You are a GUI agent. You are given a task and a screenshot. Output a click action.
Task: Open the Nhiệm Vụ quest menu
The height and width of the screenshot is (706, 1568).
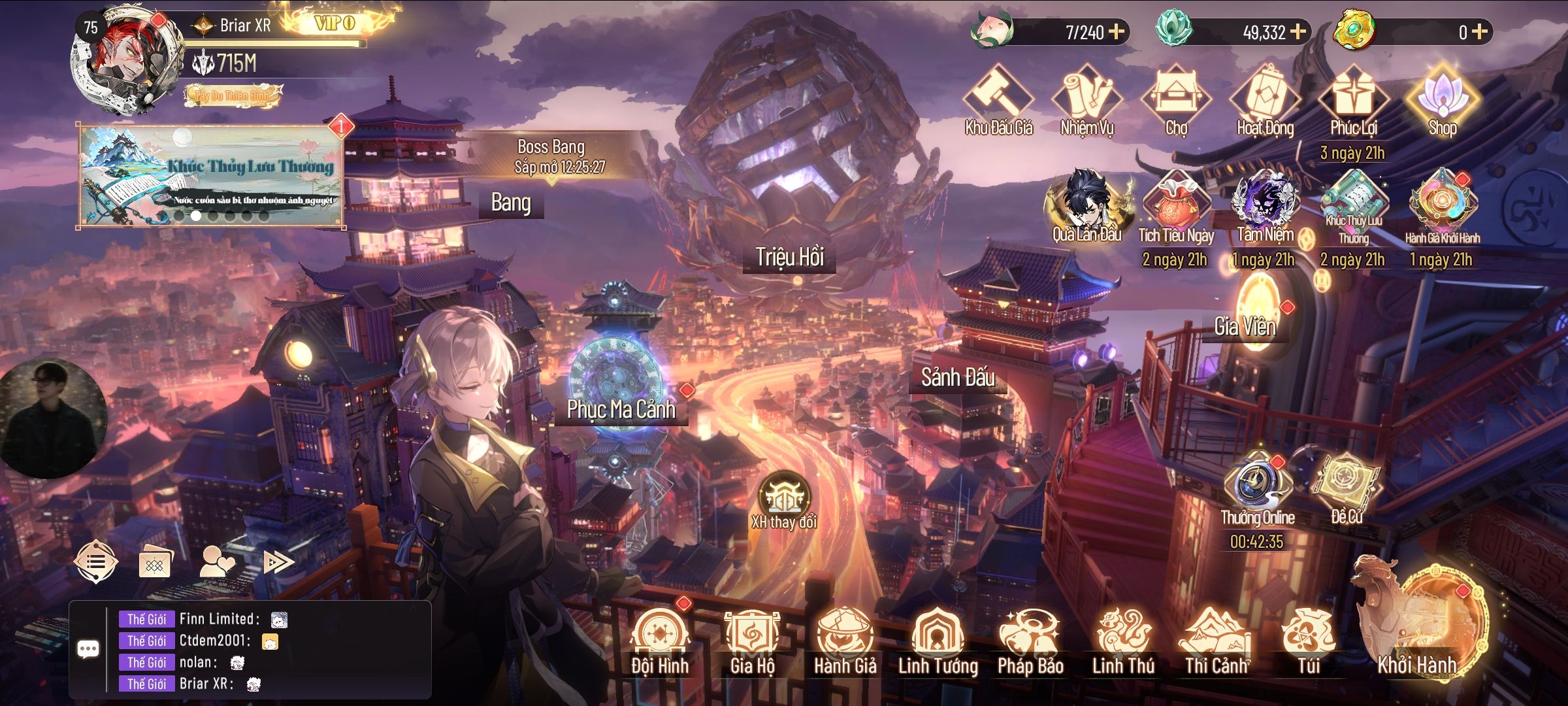1087,98
